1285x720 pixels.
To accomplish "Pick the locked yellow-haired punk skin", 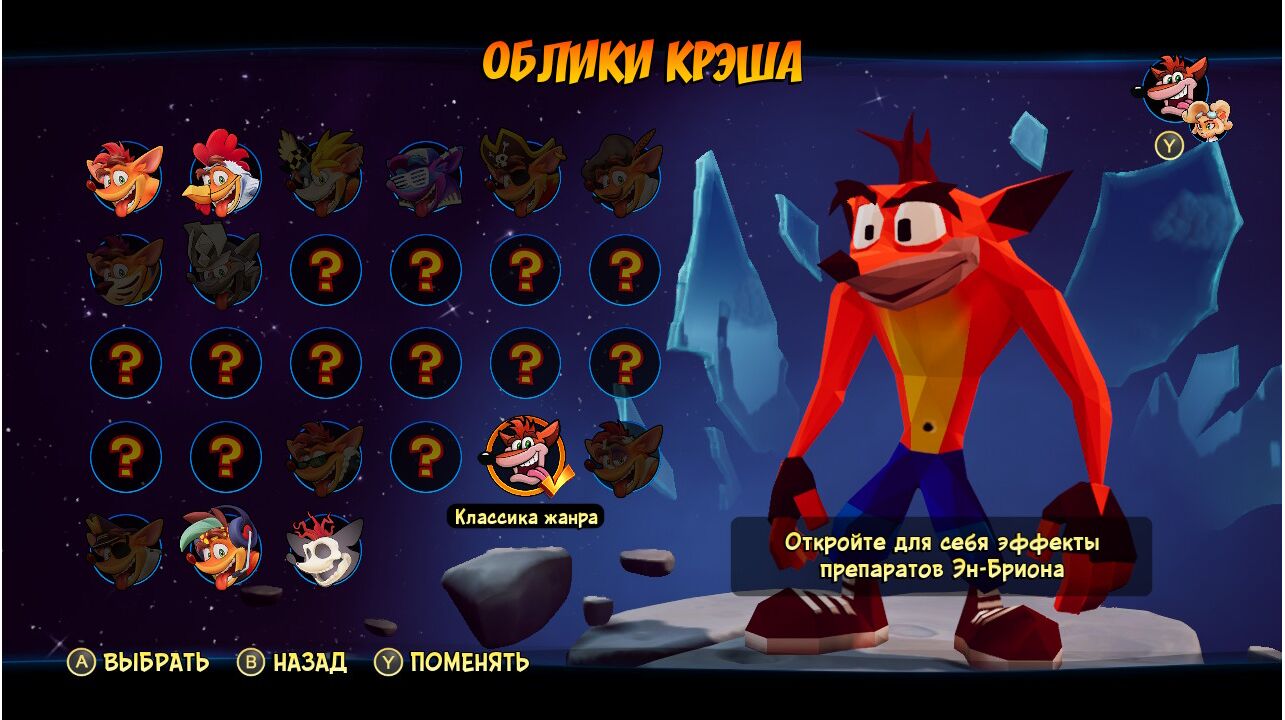I will point(325,177).
